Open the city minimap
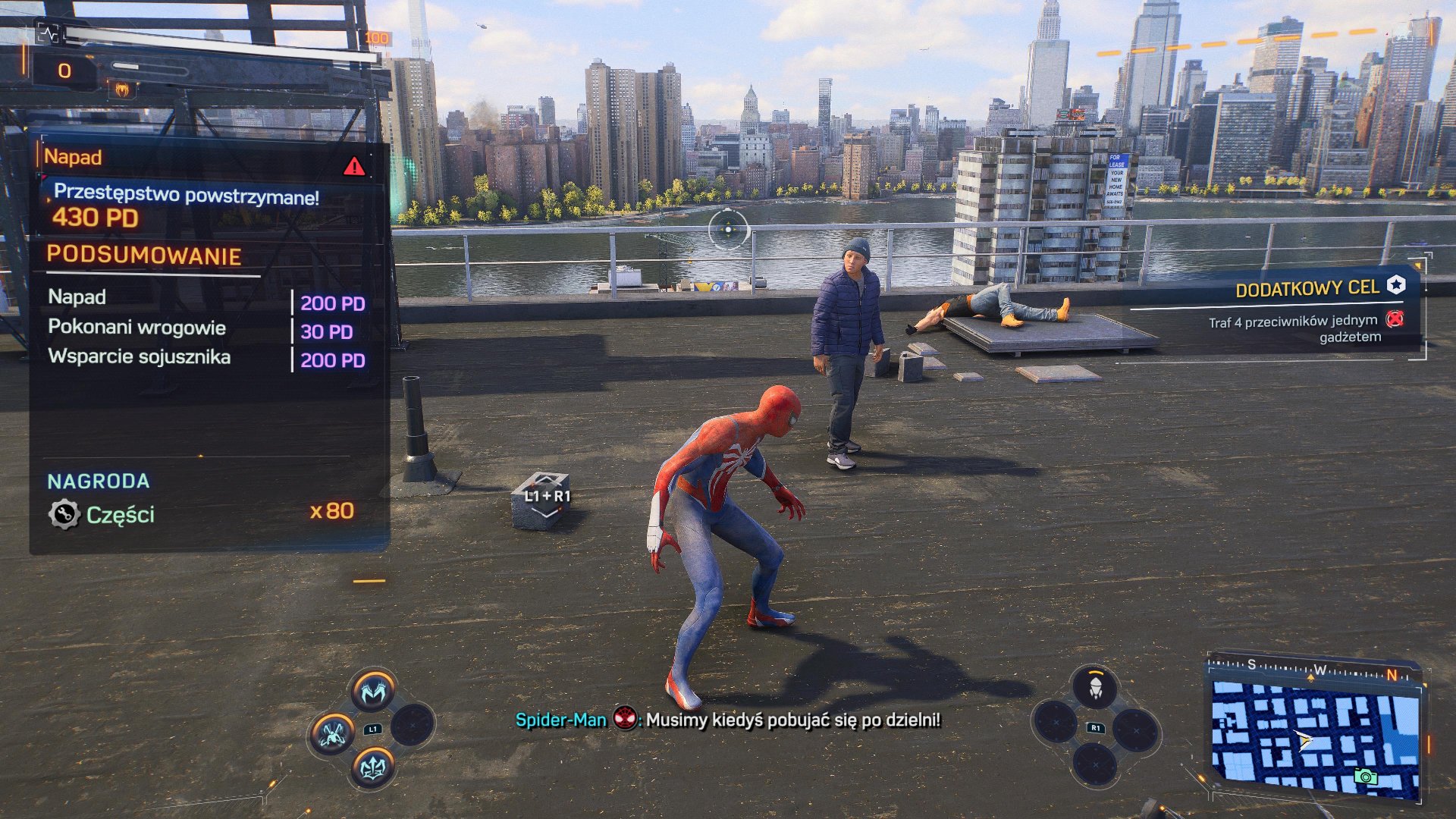The height and width of the screenshot is (819, 1456). click(1315, 736)
